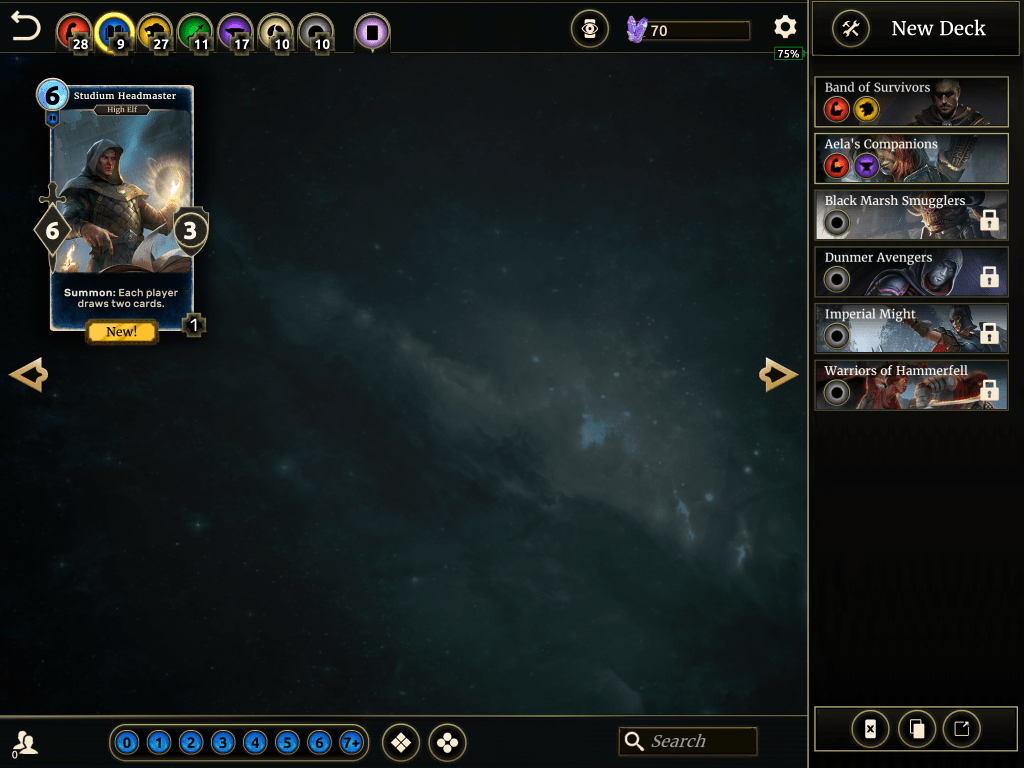1024x768 pixels.
Task: Go back with the return arrow
Action: coord(26,28)
